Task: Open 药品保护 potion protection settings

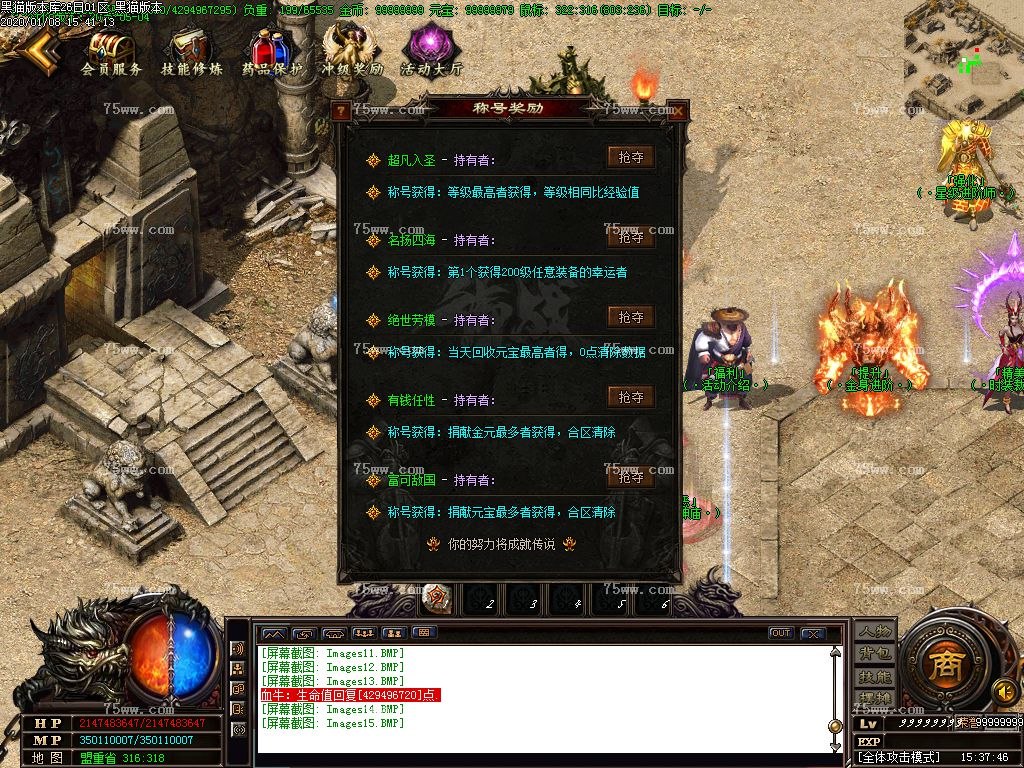Action: point(271,53)
